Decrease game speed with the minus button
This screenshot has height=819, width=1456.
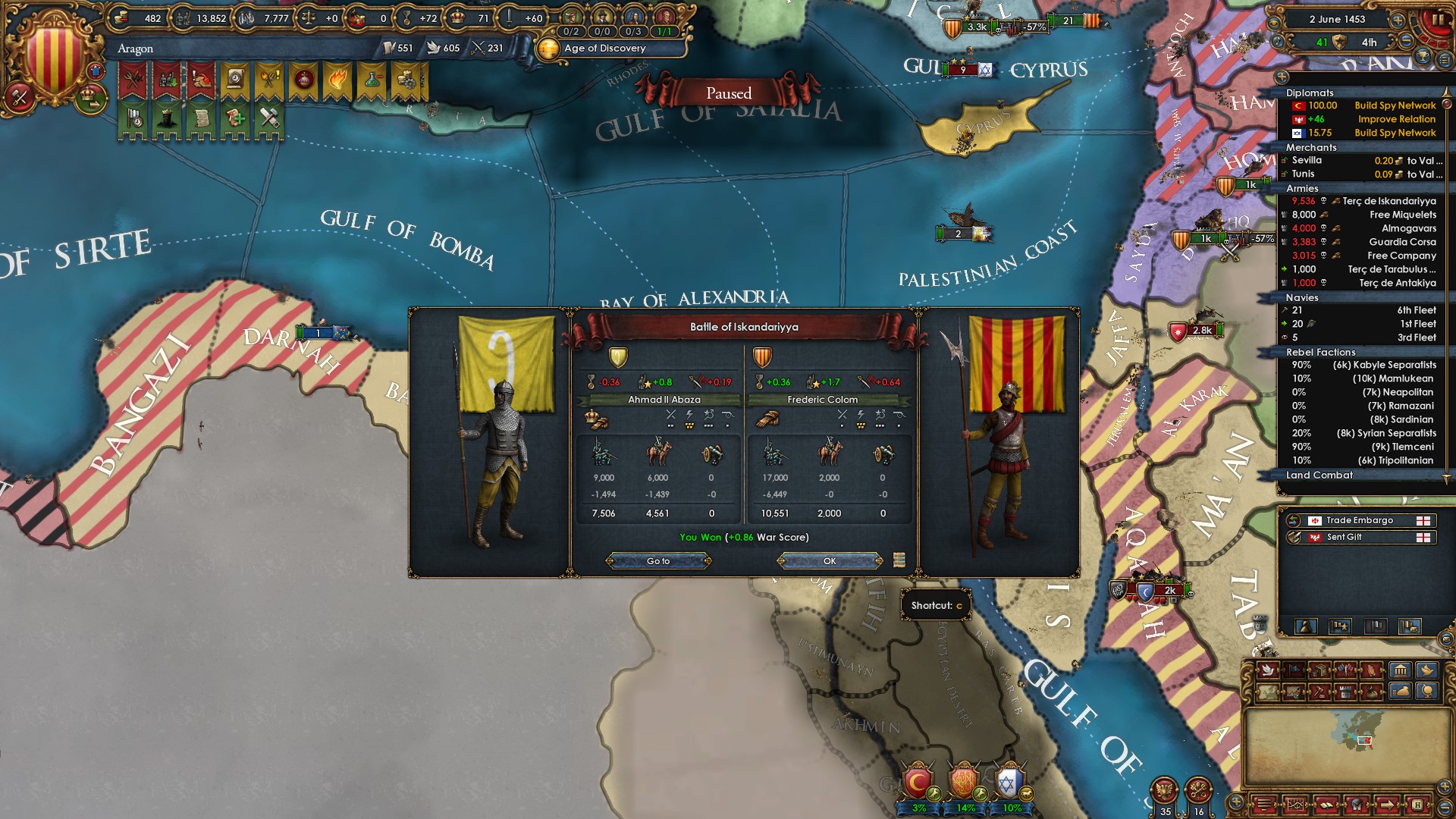click(1406, 42)
